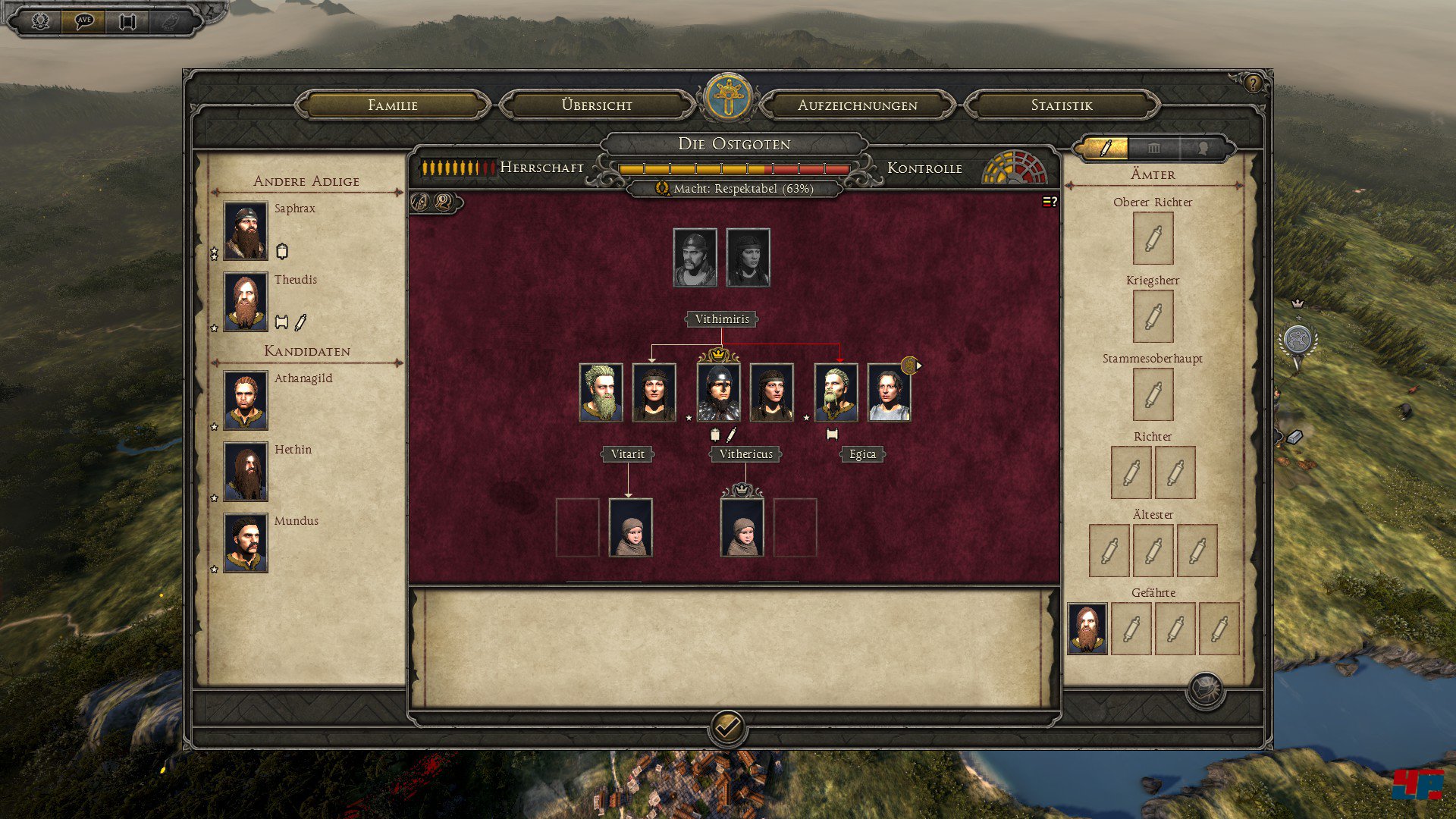Open the Übersicht tab
Image resolution: width=1456 pixels, height=819 pixels.
[x=597, y=105]
